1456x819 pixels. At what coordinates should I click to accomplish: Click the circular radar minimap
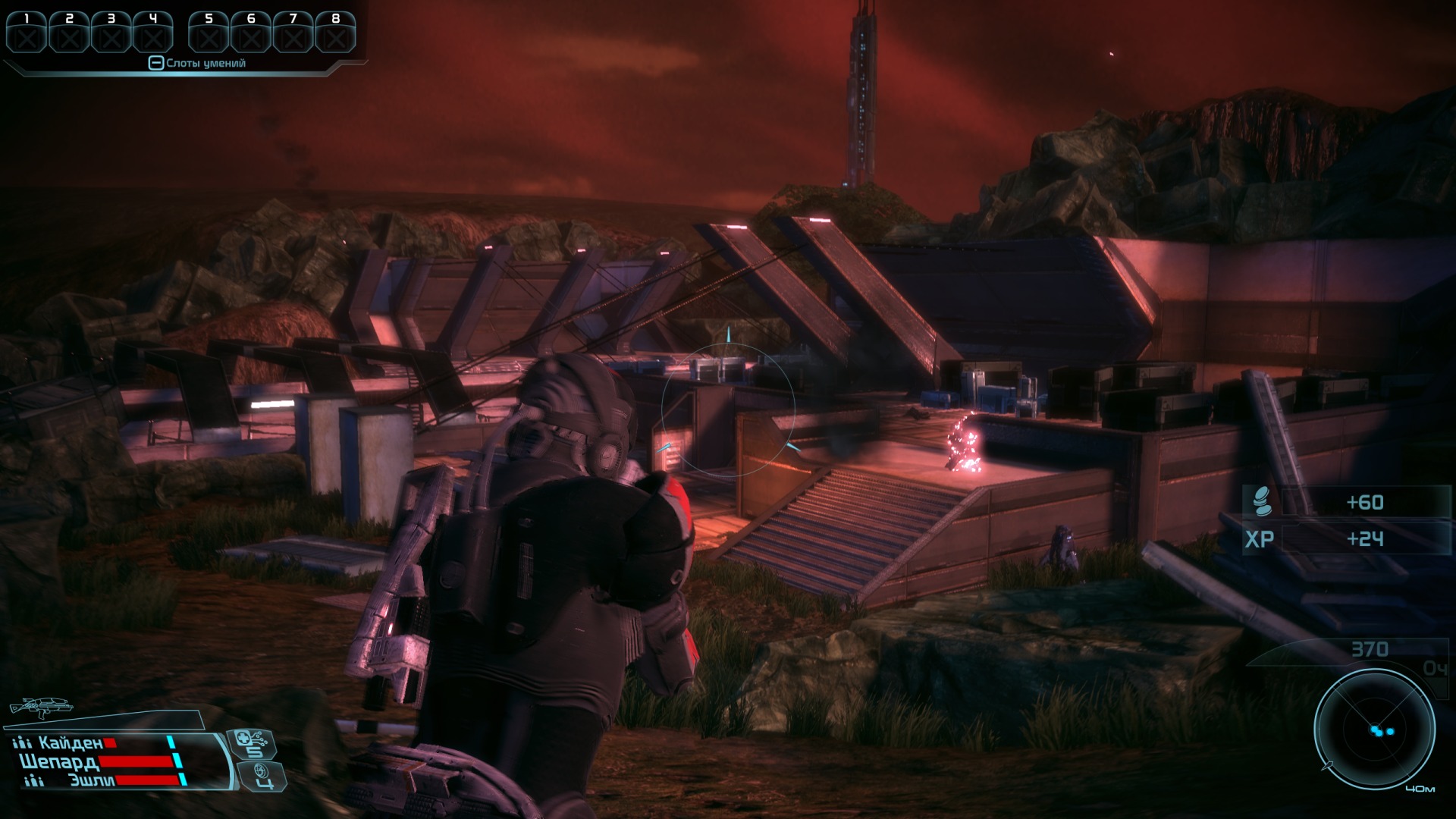point(1374,730)
